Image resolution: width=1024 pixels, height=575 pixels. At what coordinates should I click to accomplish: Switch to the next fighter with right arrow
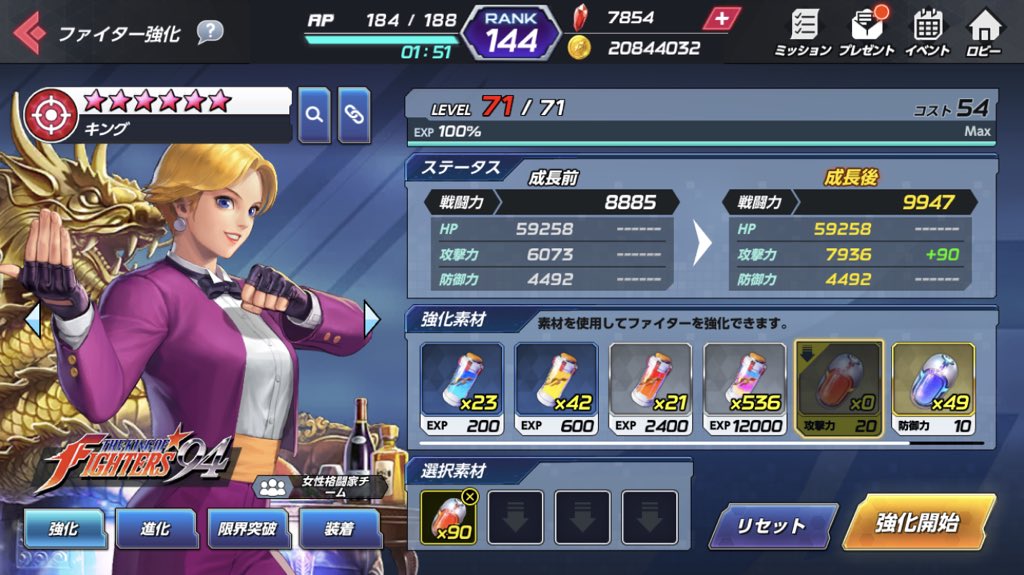(372, 320)
